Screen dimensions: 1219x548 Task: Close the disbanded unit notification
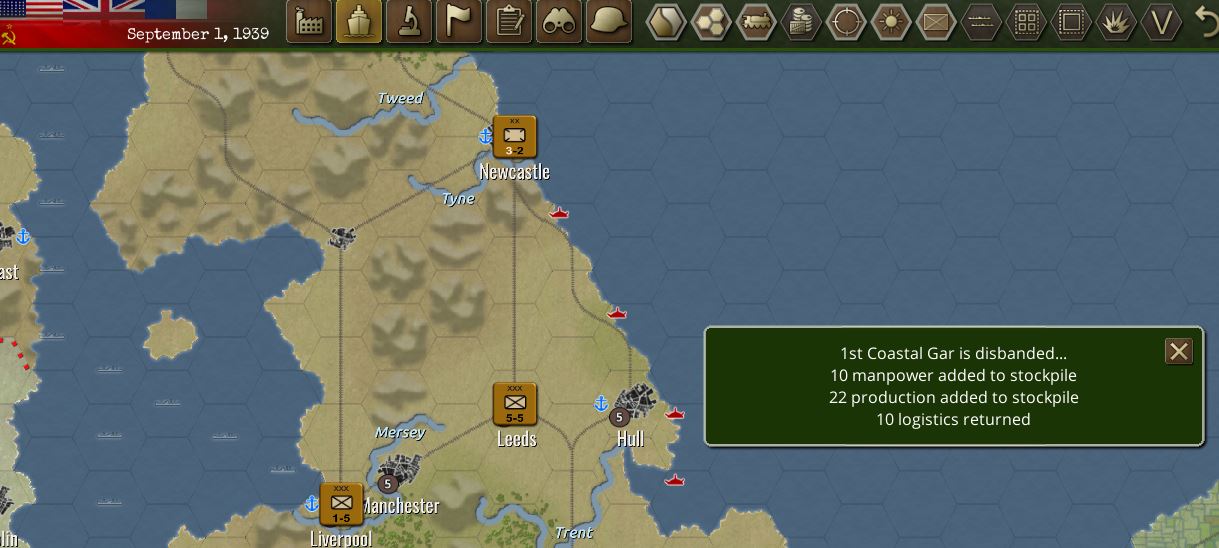[x=1179, y=351]
